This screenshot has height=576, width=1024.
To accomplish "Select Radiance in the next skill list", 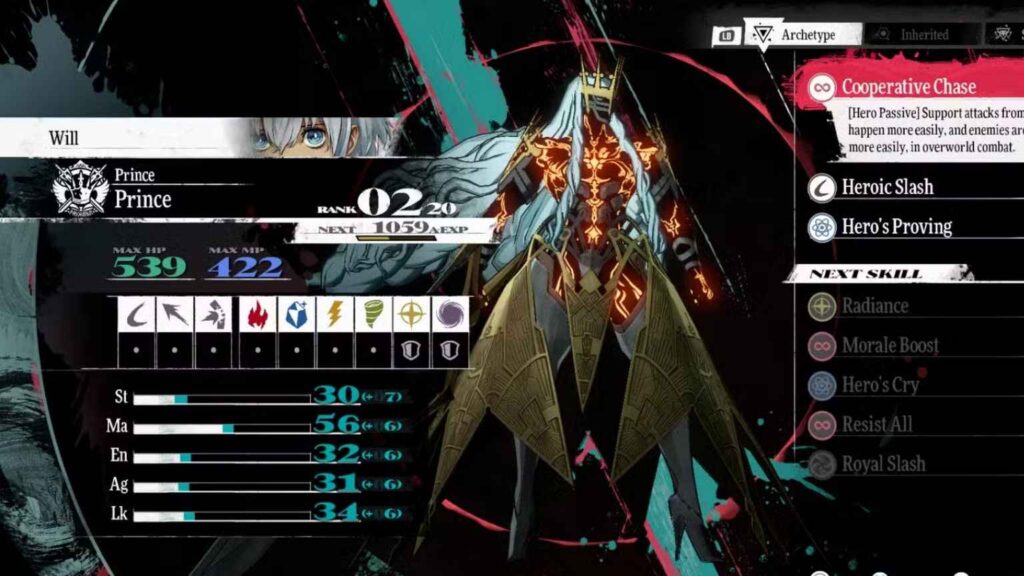I will 874,306.
